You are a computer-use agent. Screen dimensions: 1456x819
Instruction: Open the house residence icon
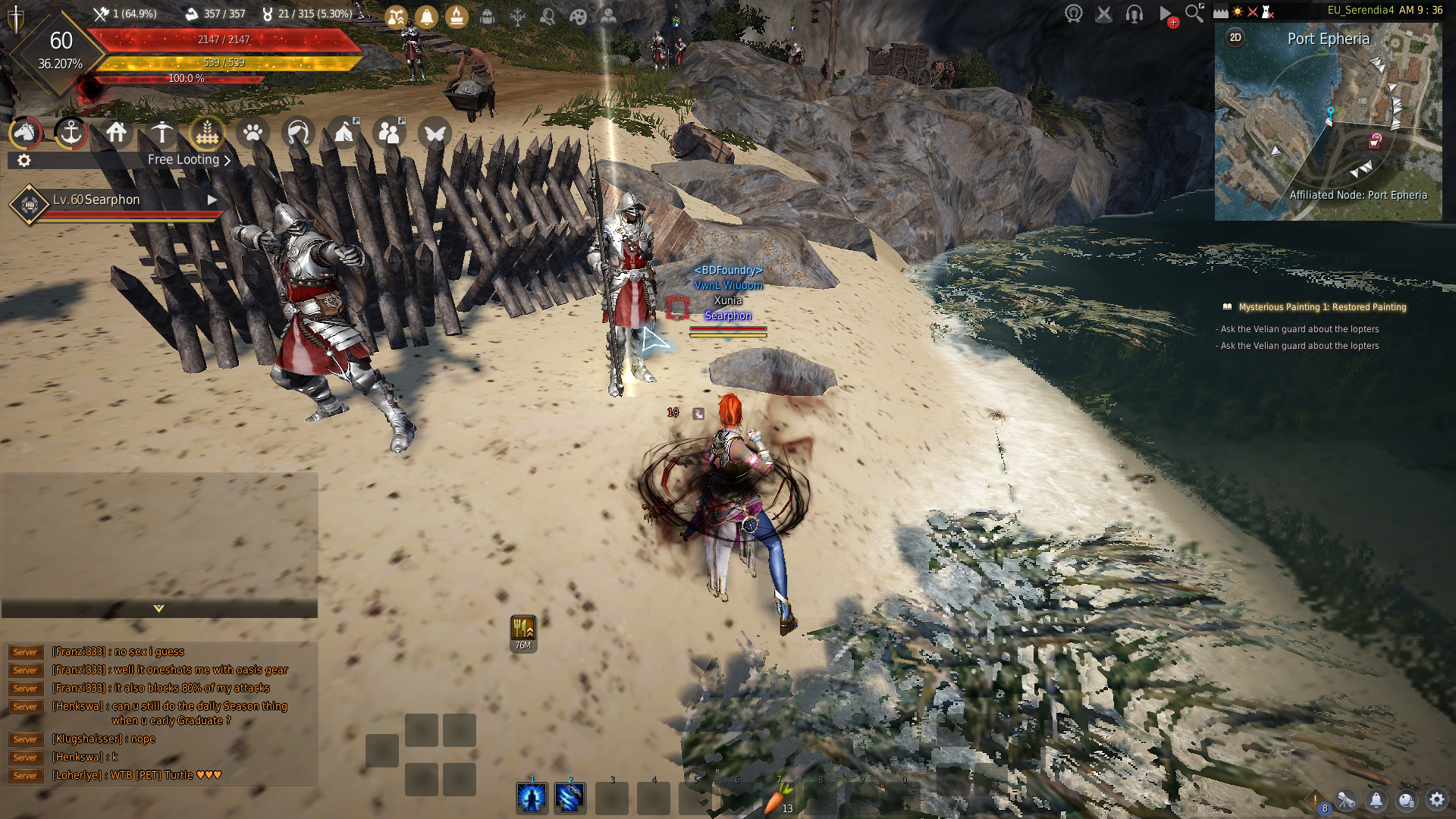click(116, 133)
